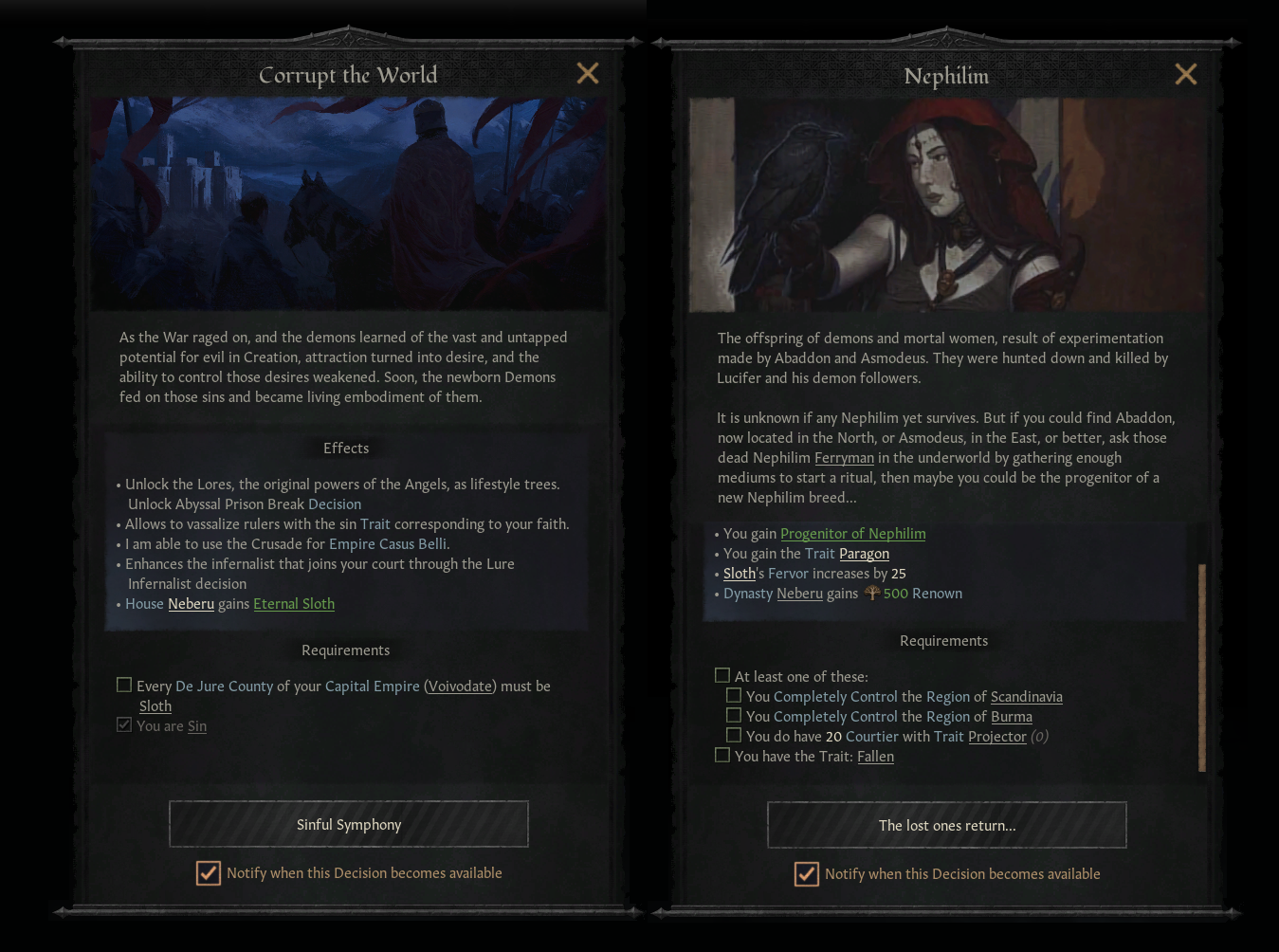Open the Paragon trait link
Viewport: 1279px width, 952px height.
click(x=864, y=553)
